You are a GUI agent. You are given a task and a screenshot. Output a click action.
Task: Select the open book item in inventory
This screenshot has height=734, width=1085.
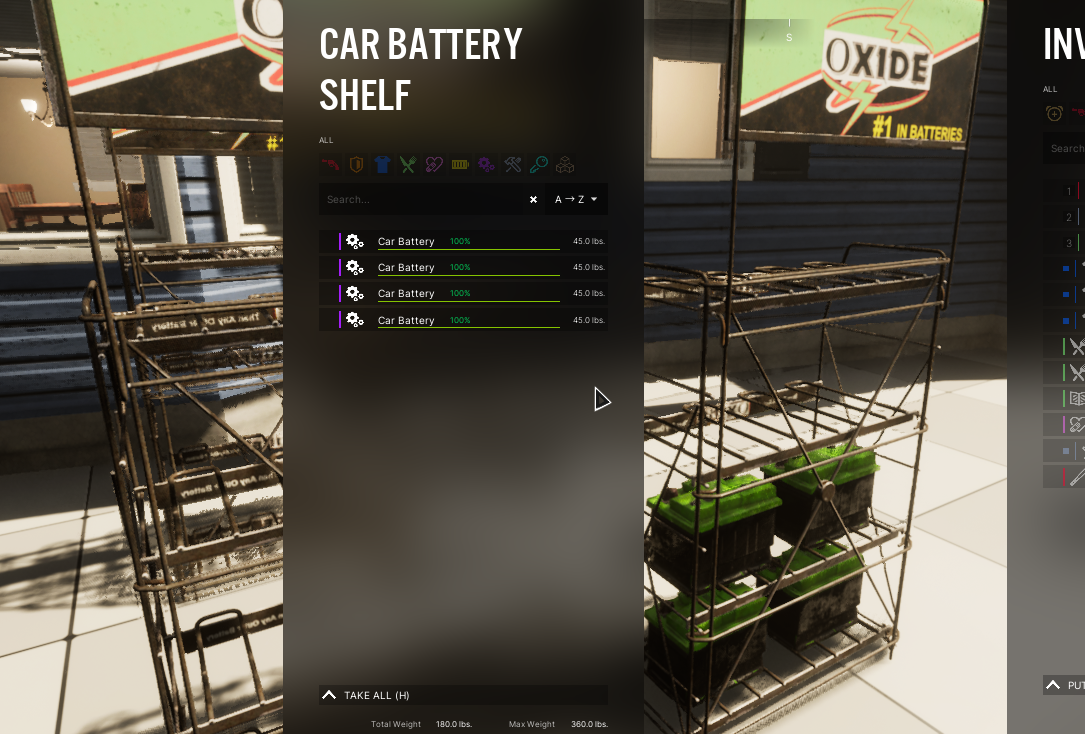click(1076, 398)
